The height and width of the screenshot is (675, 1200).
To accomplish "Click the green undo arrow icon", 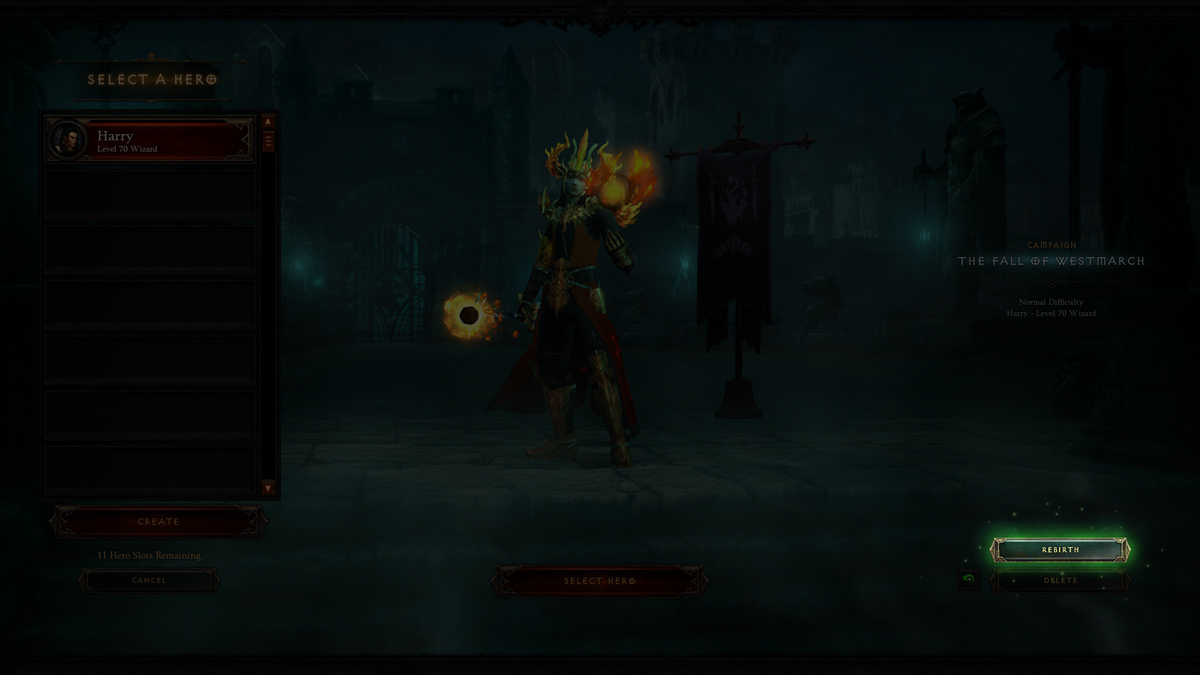I will click(x=968, y=579).
